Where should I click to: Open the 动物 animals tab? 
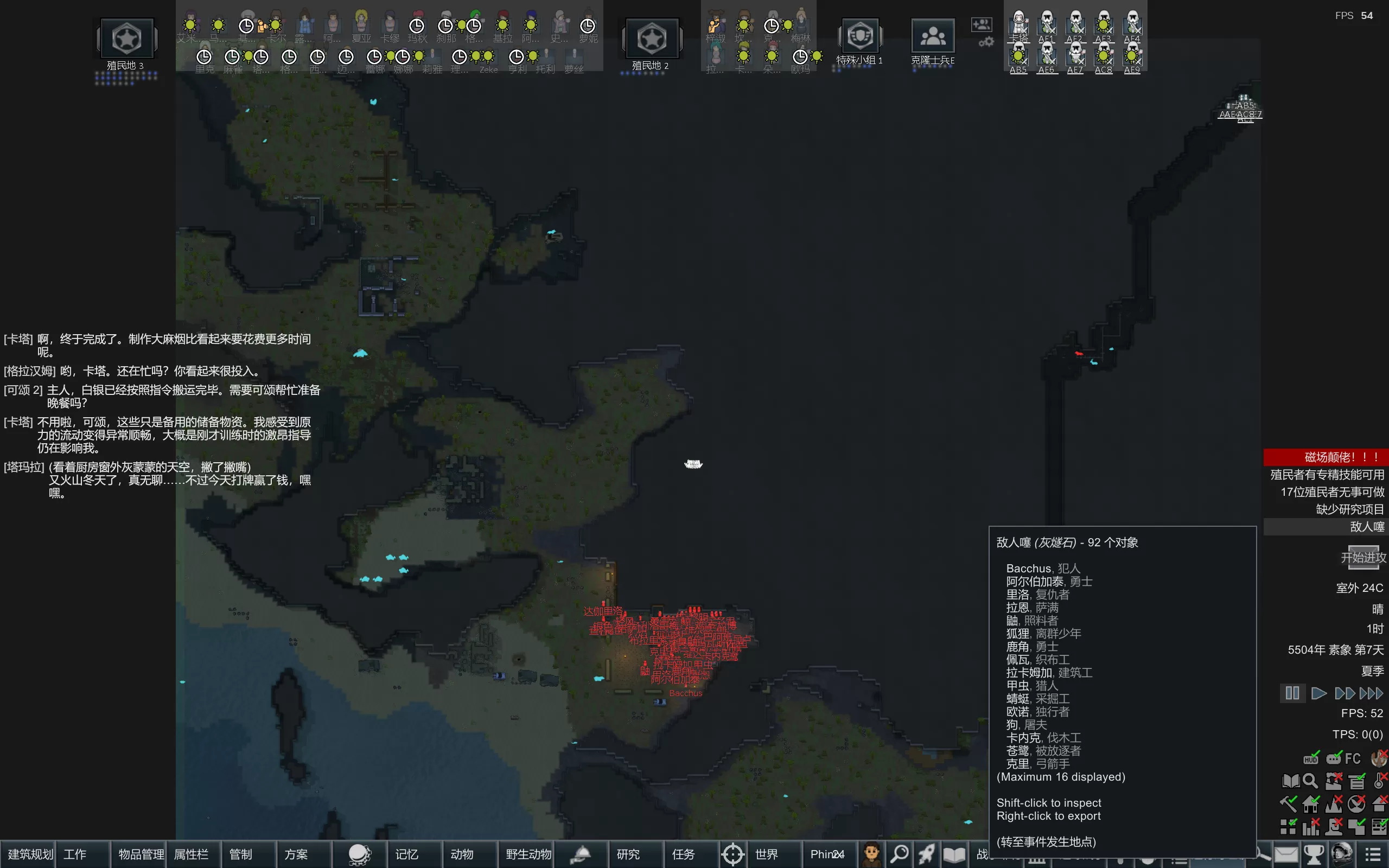point(462,854)
